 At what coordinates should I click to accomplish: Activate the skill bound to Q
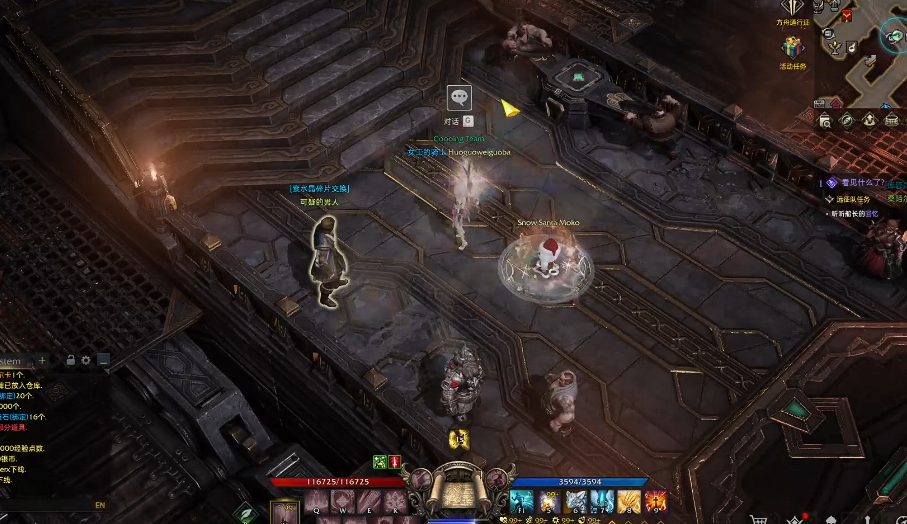point(317,501)
